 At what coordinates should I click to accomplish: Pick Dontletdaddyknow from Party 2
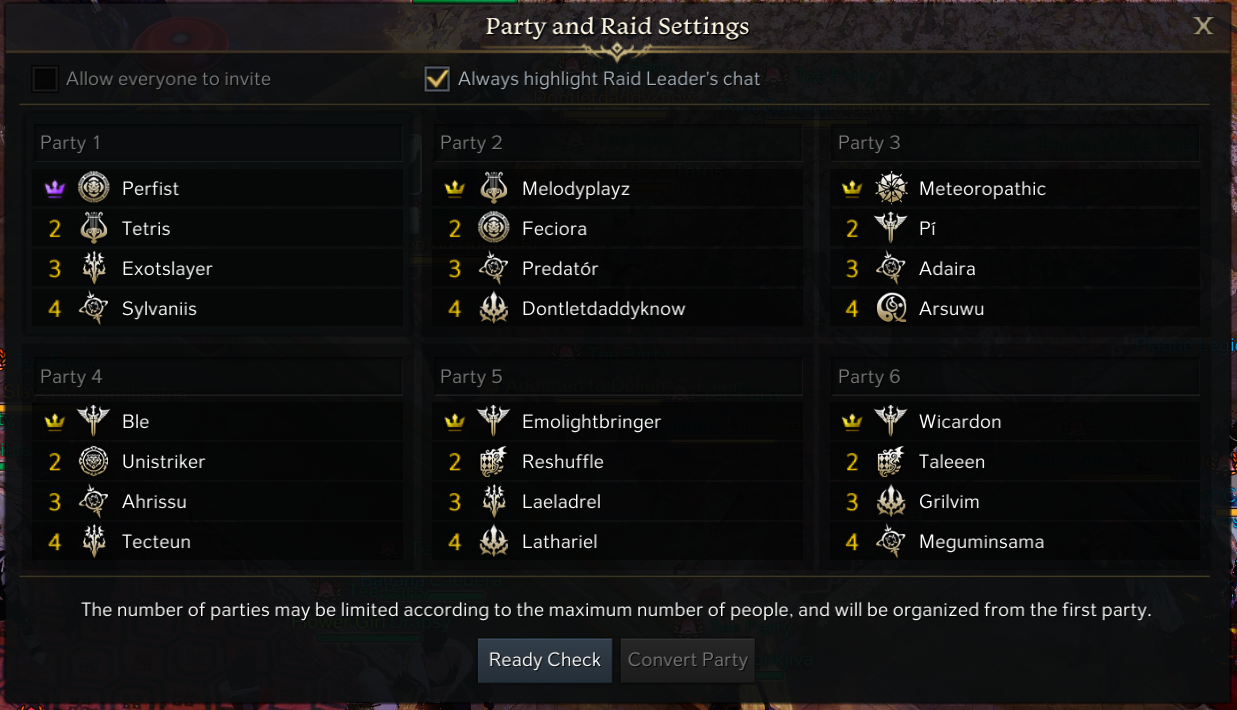(603, 309)
